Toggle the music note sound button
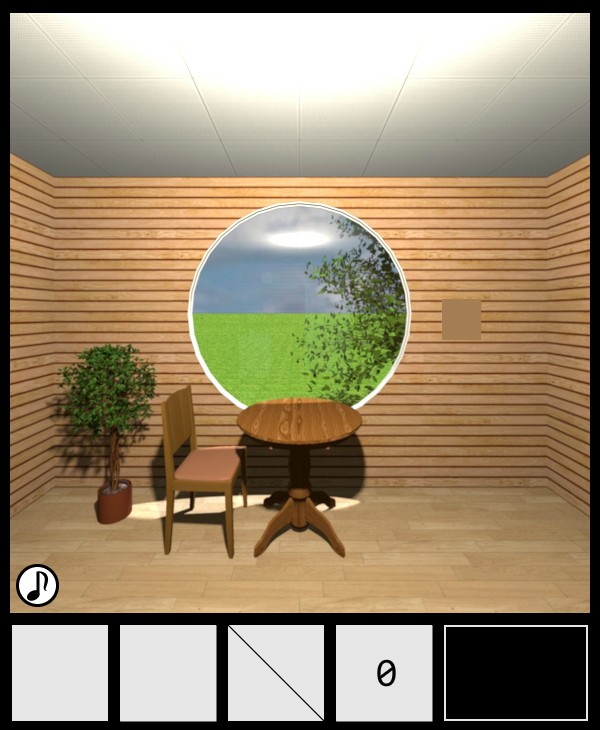Viewport: 600px width, 730px height. [x=37, y=585]
